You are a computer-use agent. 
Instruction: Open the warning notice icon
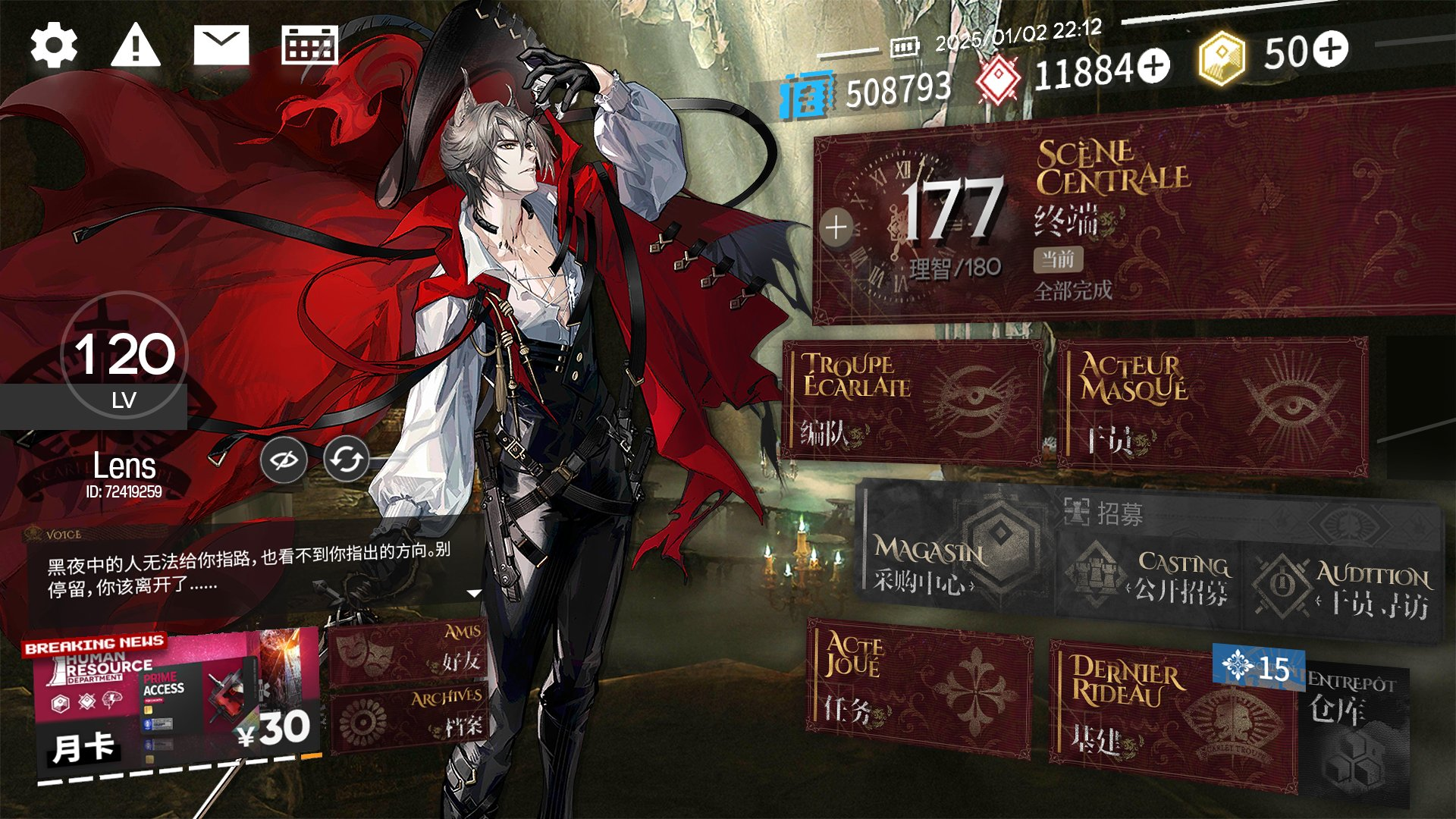pyautogui.click(x=136, y=46)
